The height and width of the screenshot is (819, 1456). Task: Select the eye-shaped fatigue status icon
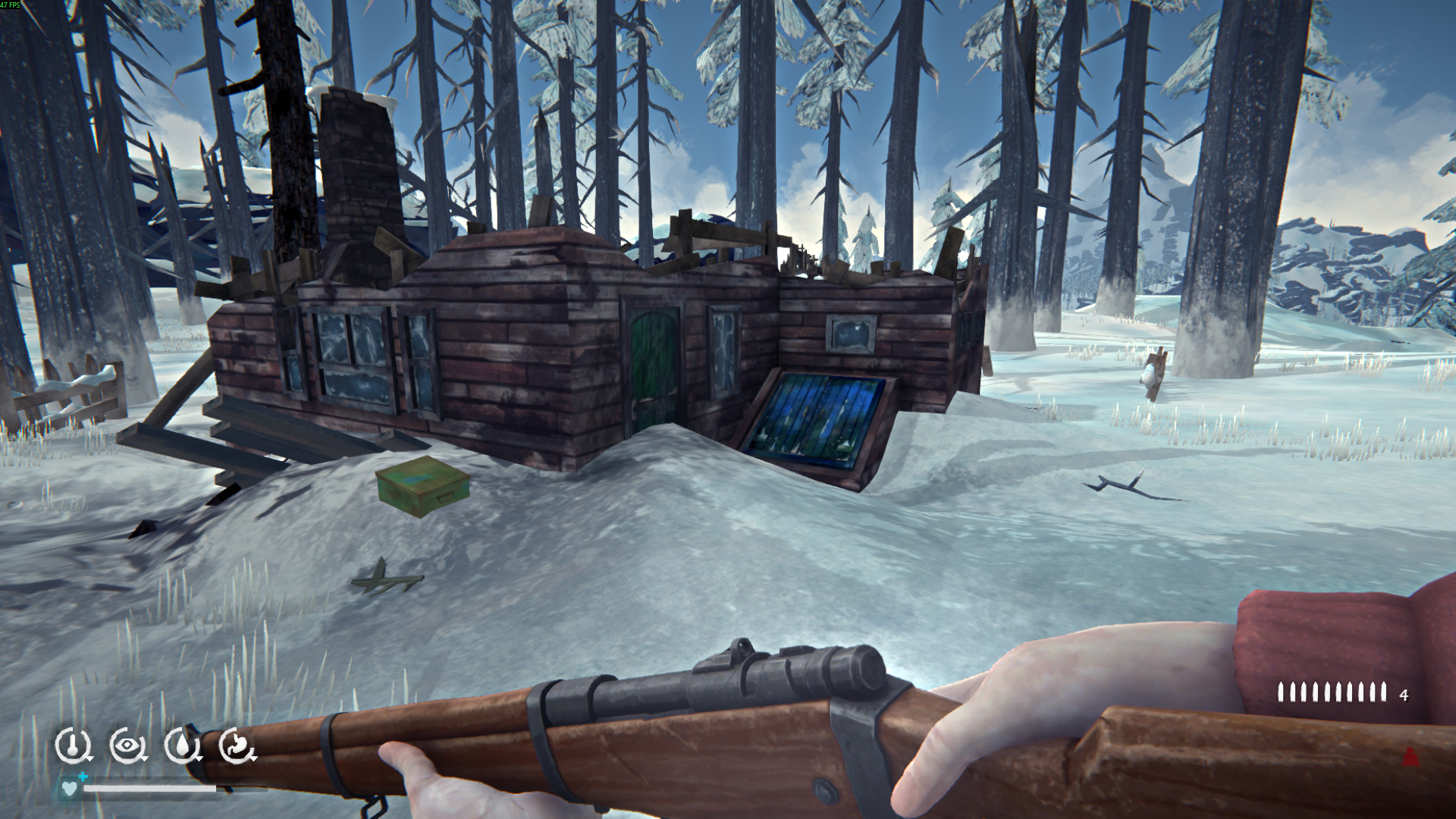pyautogui.click(x=127, y=745)
